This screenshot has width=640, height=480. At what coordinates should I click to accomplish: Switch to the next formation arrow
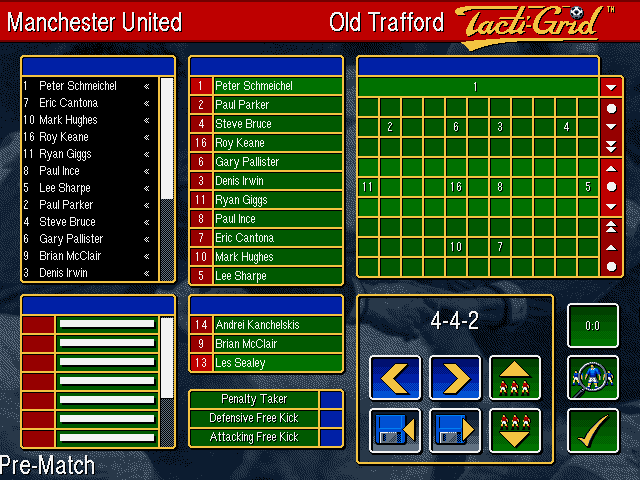coord(455,379)
